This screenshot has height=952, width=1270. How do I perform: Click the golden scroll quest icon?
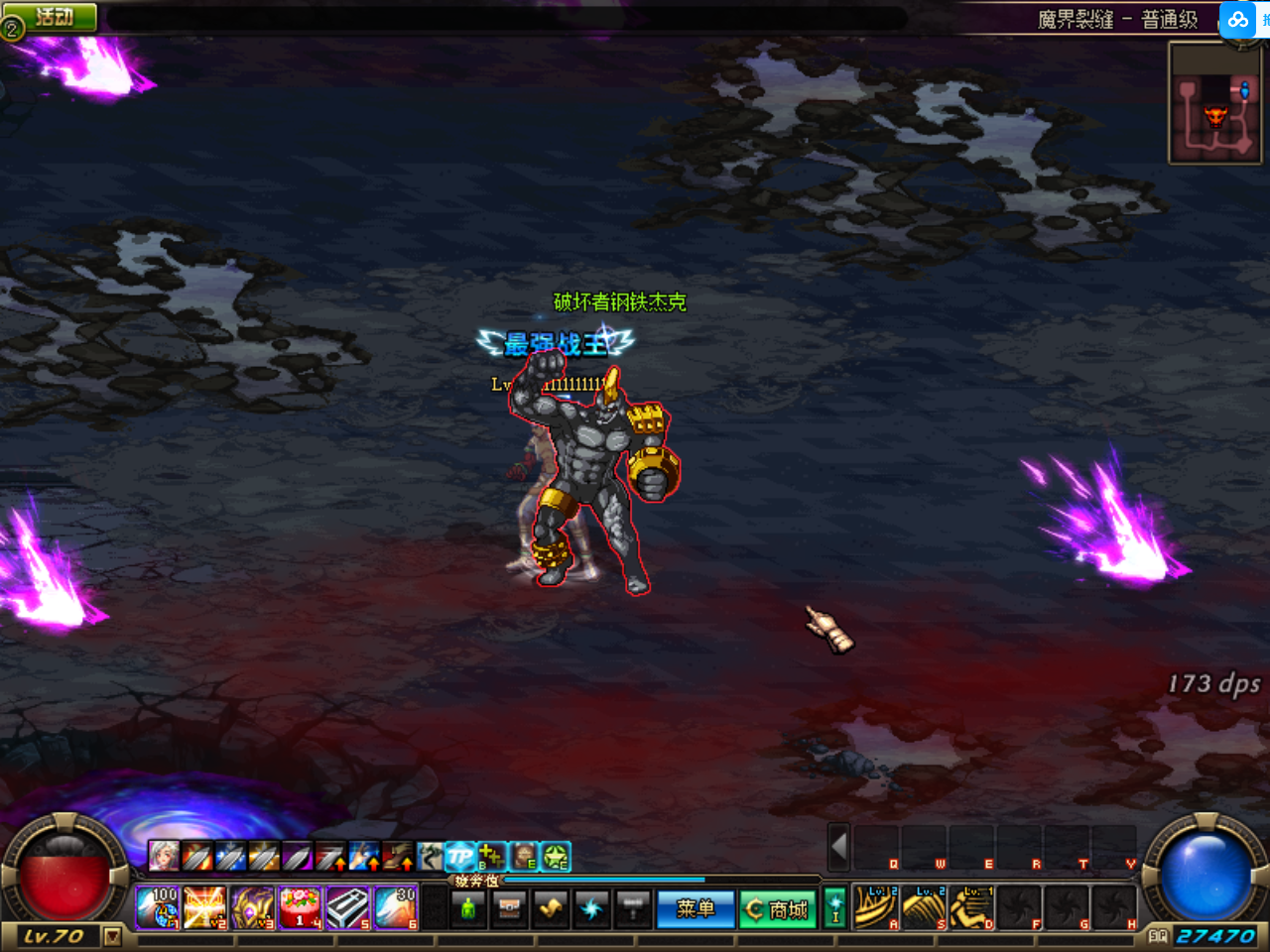(549, 907)
